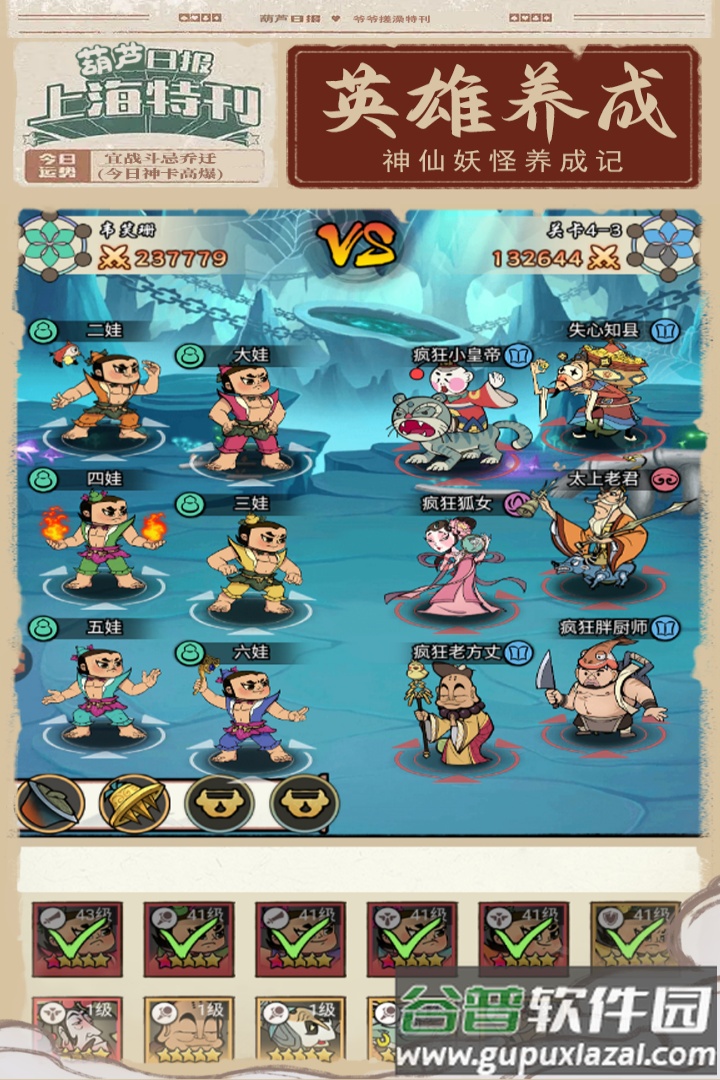The height and width of the screenshot is (1080, 720).
Task: Activate the golden bell skill icon
Action: tap(134, 803)
